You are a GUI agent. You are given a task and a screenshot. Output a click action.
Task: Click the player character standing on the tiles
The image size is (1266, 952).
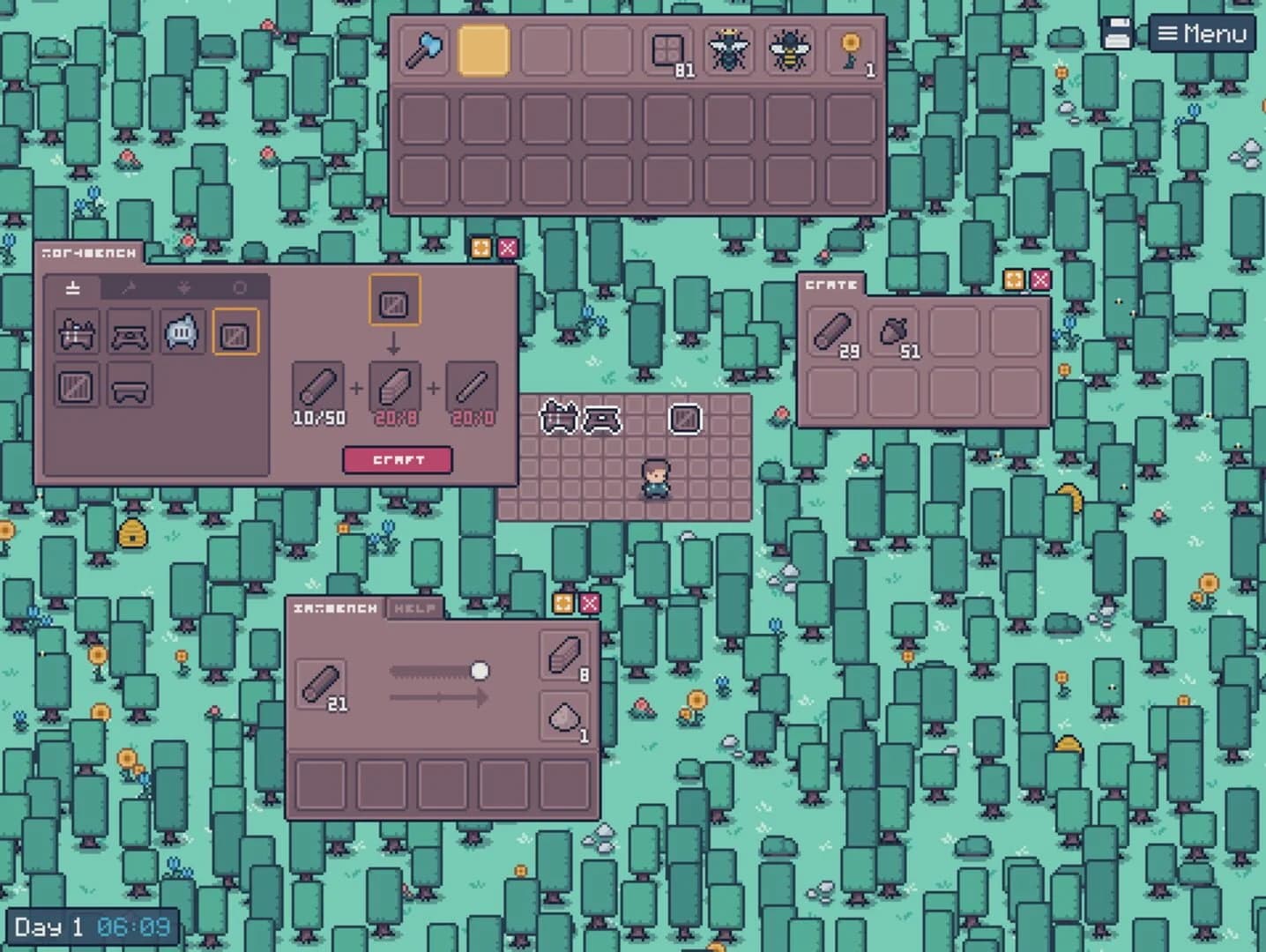(654, 480)
